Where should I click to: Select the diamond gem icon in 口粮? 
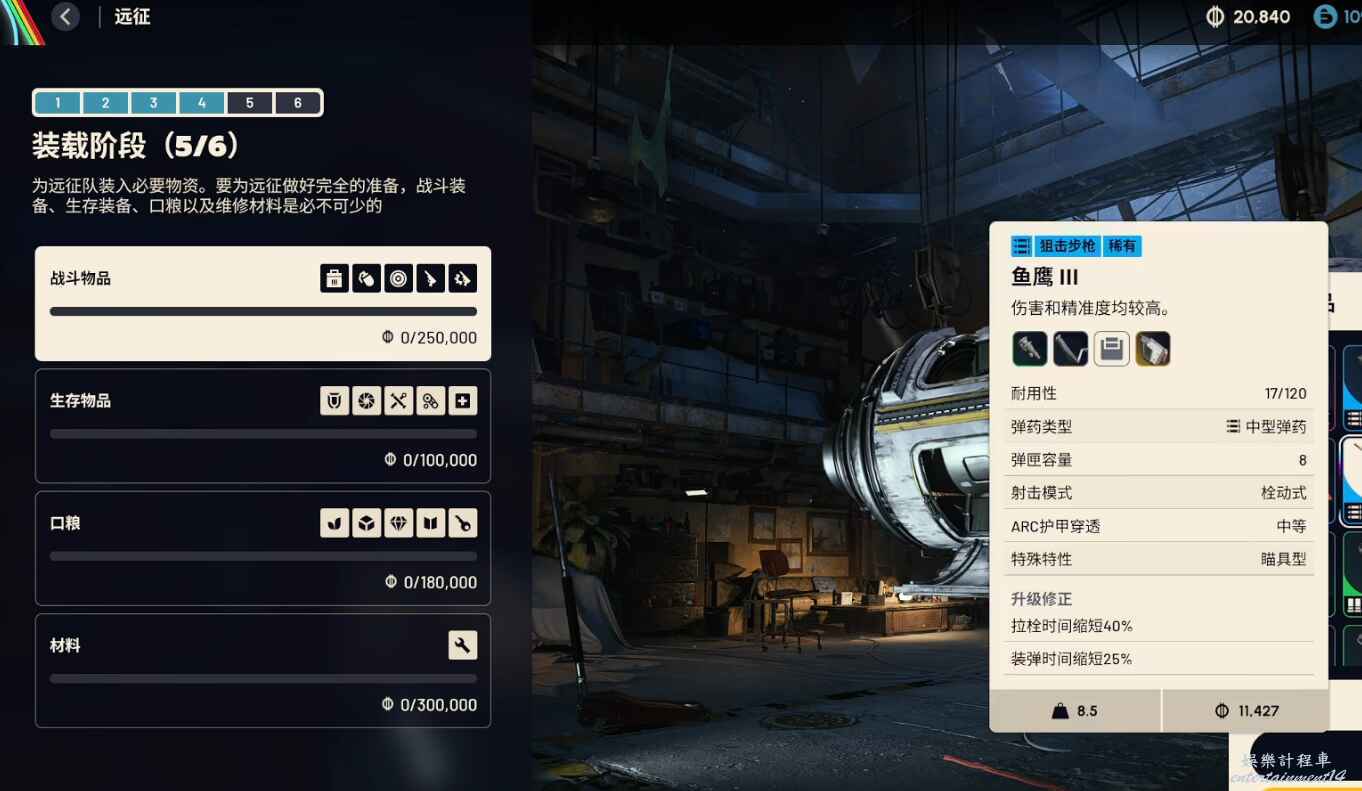398,523
